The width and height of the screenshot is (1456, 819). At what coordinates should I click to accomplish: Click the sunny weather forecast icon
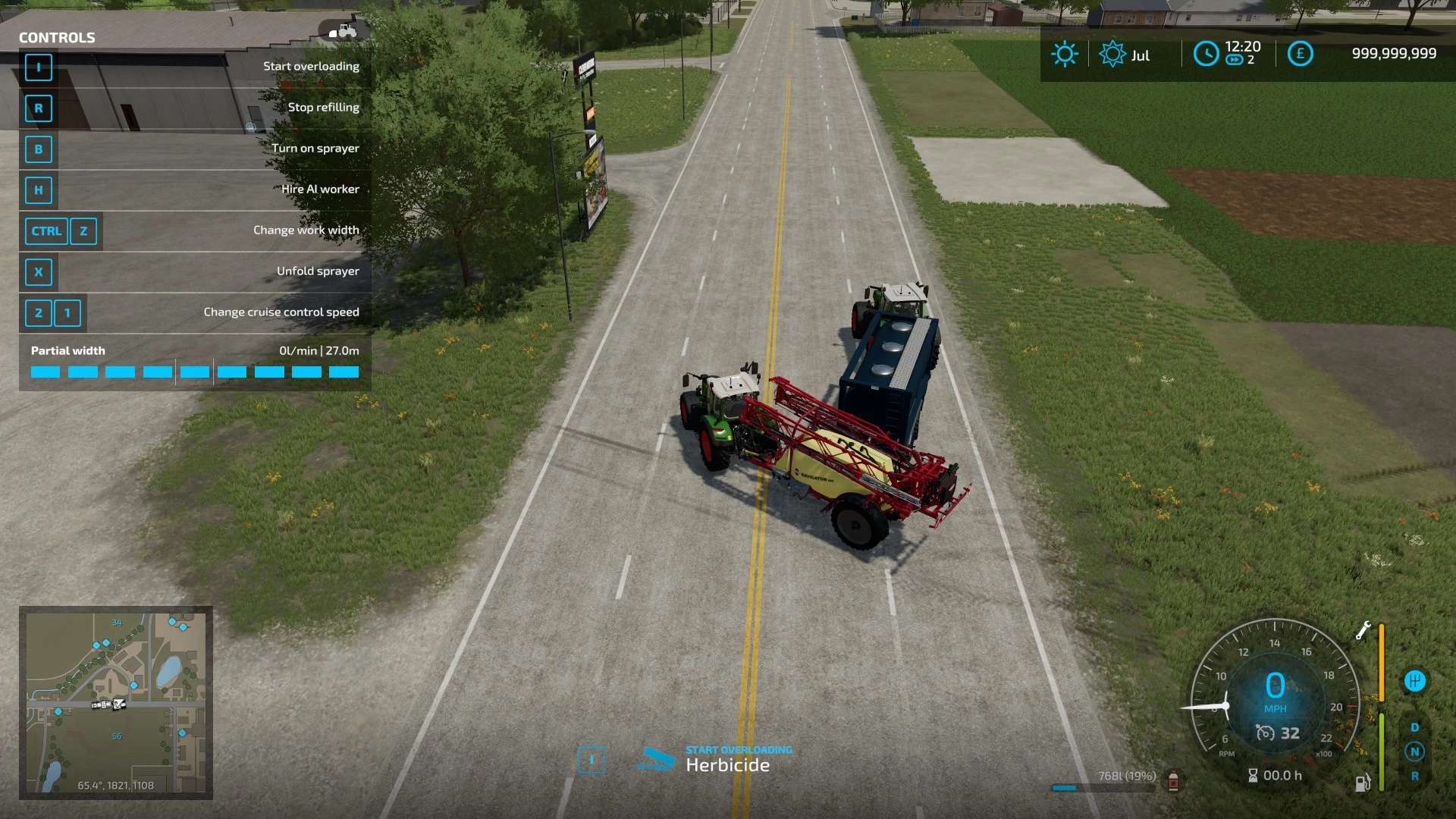[x=1064, y=54]
